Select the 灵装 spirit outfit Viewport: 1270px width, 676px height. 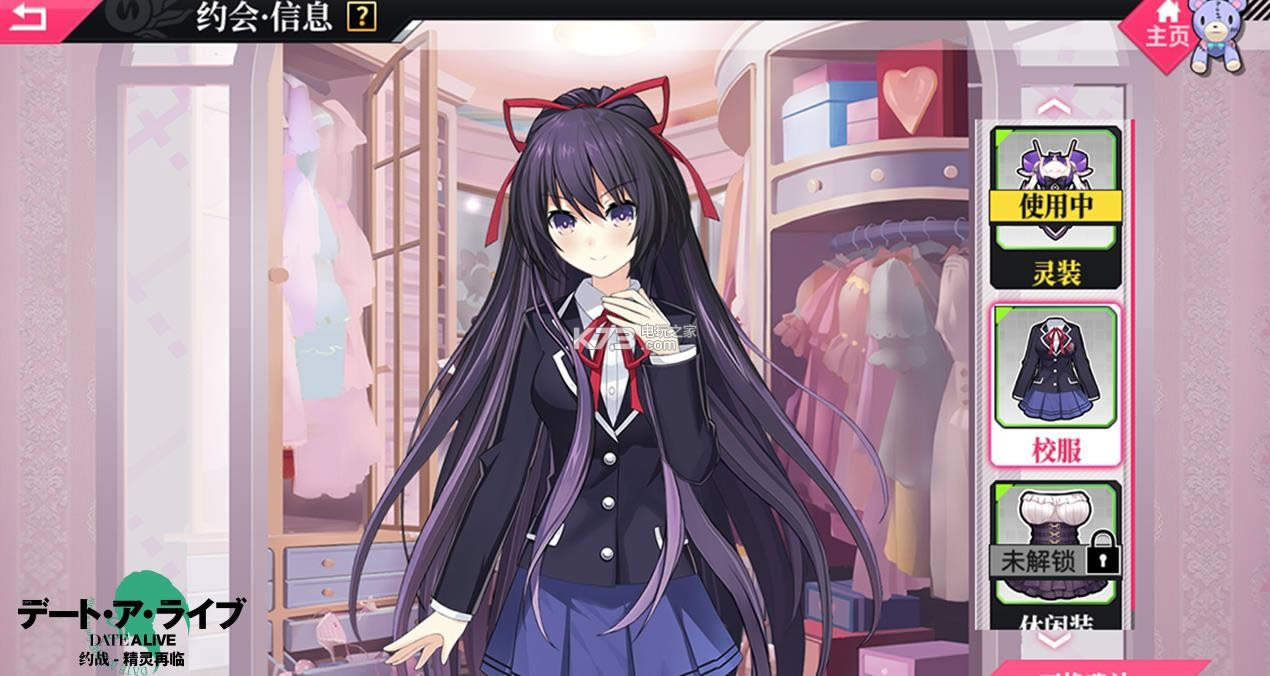click(x=1055, y=205)
